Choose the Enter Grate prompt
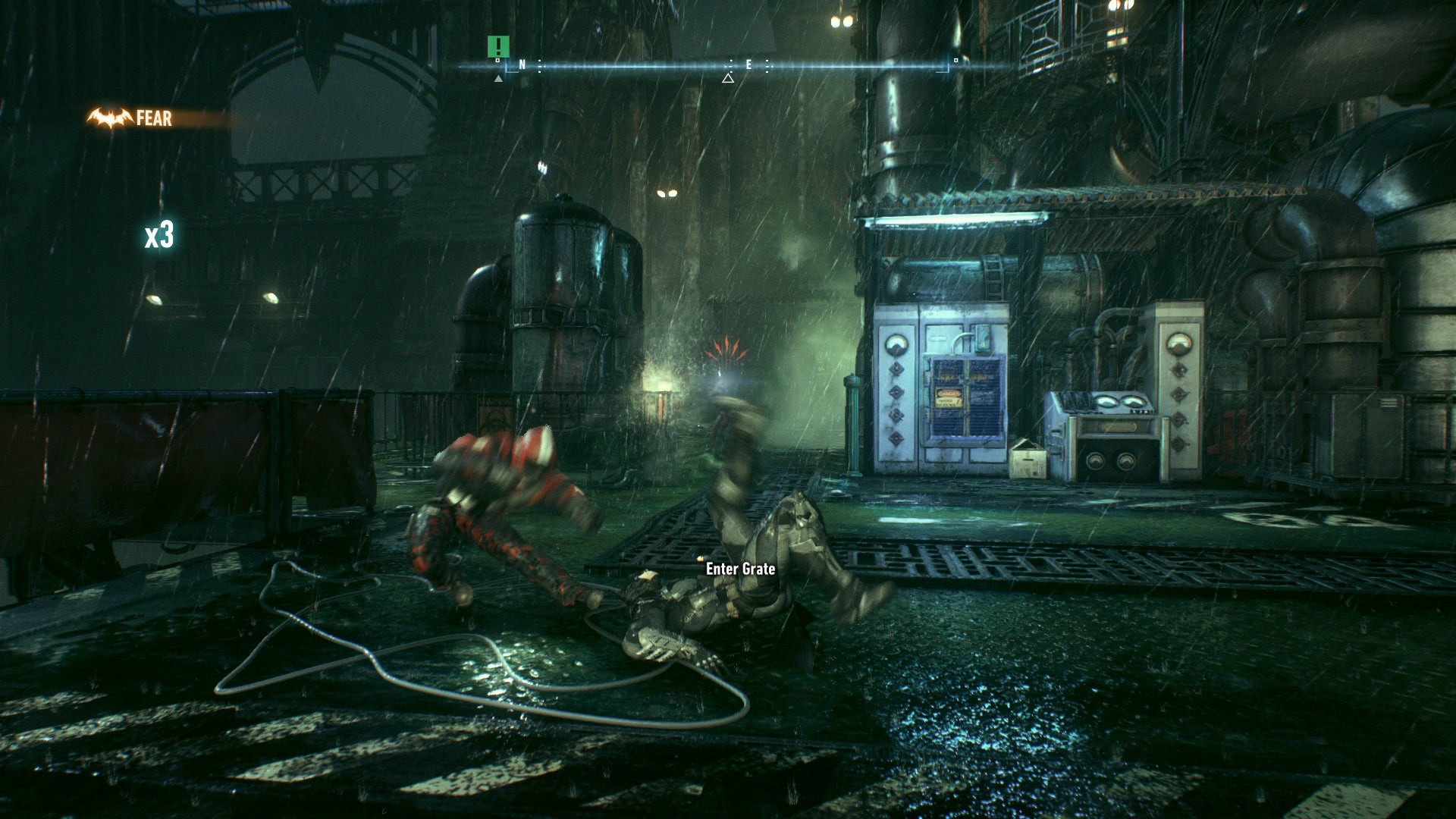The image size is (1456, 819). coord(740,569)
